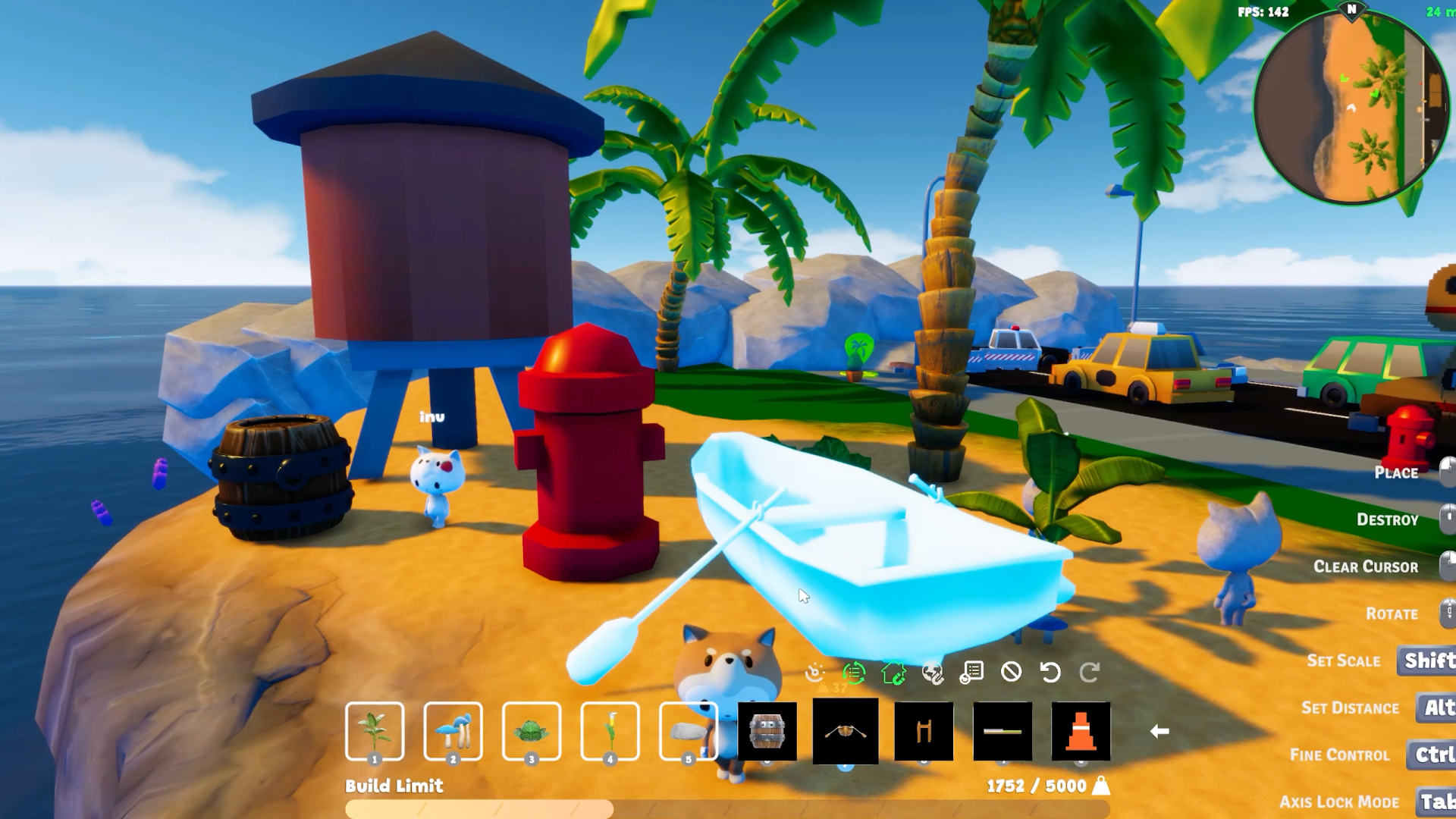
Task: Toggle the green house recycle mode
Action: tap(893, 672)
